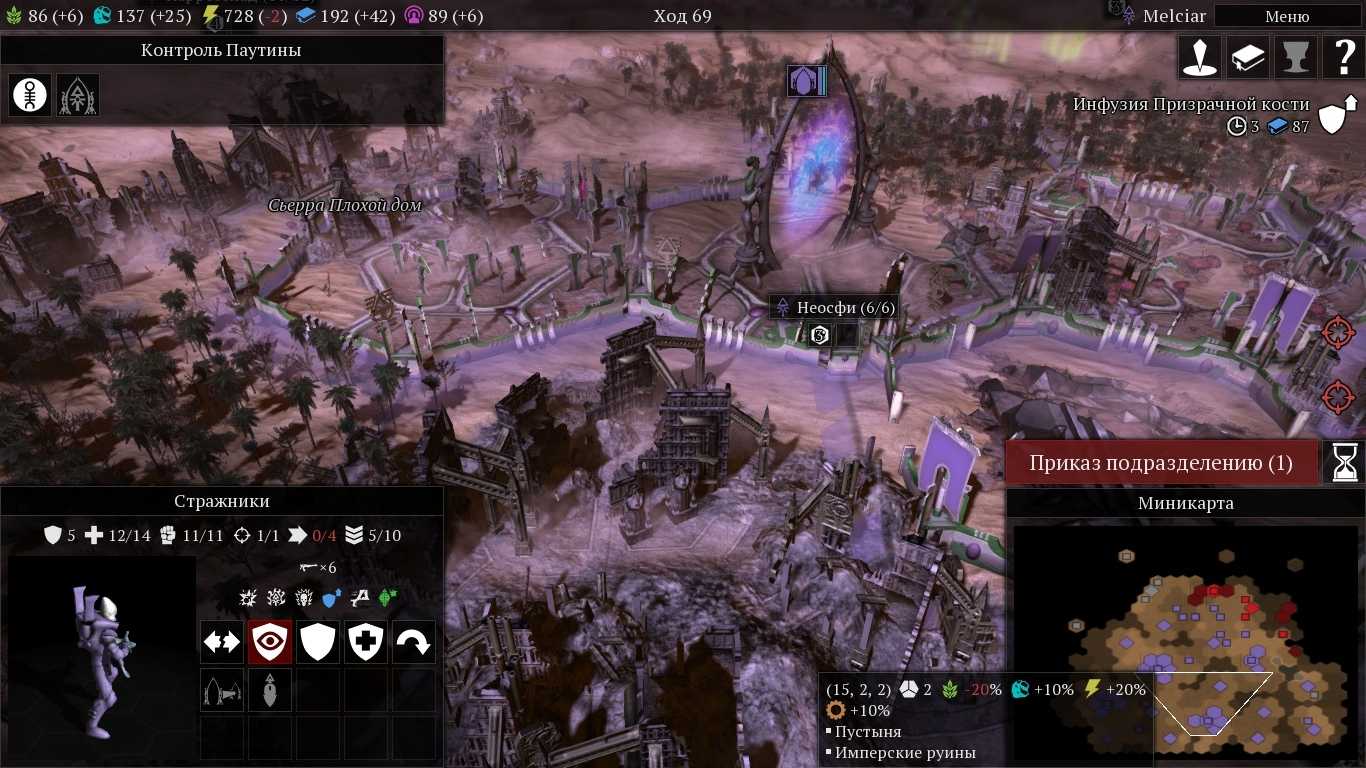1366x768 pixels.
Task: Select the Неосфи (6/6) city label
Action: click(835, 307)
